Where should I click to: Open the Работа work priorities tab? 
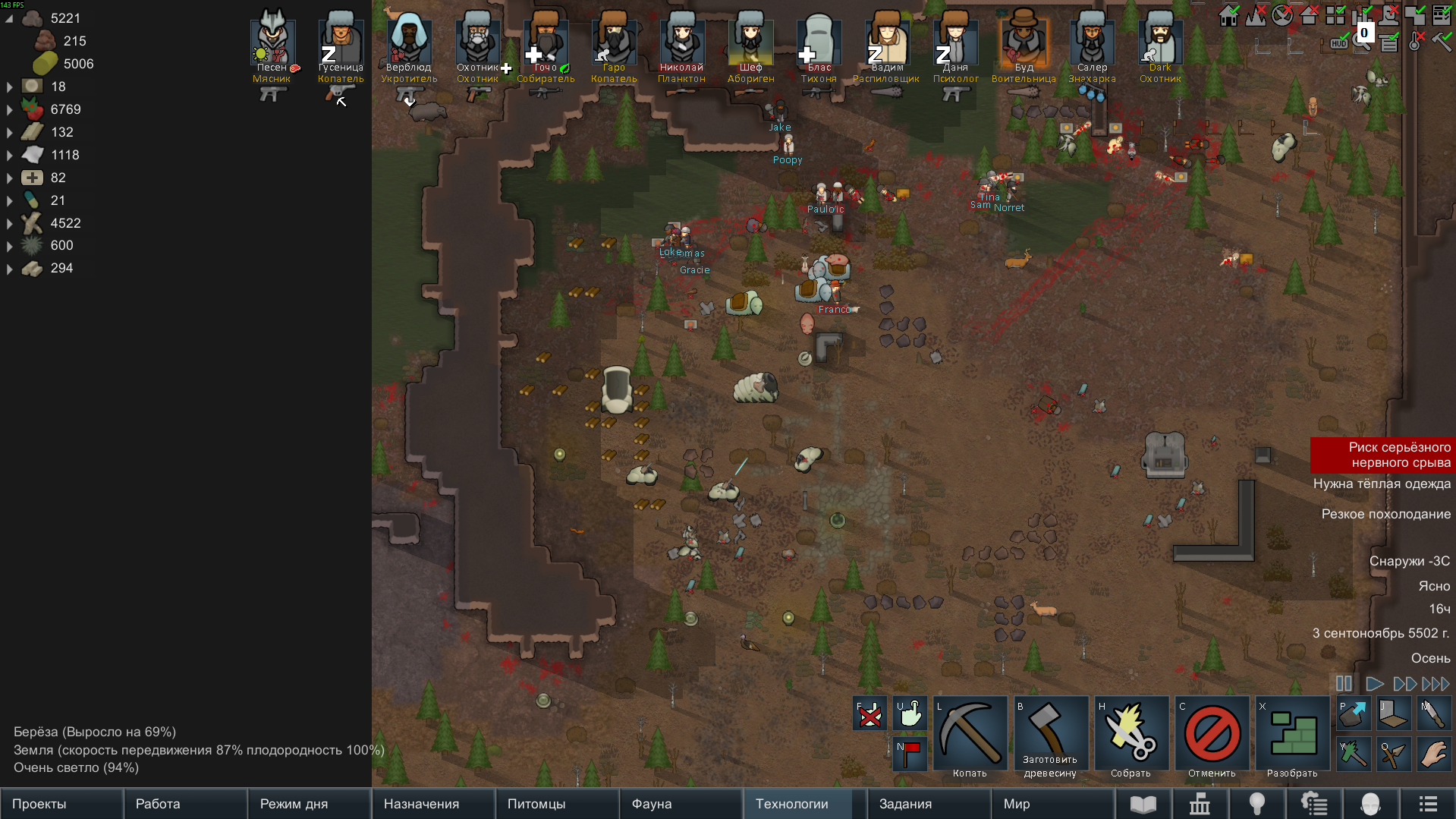[185, 804]
